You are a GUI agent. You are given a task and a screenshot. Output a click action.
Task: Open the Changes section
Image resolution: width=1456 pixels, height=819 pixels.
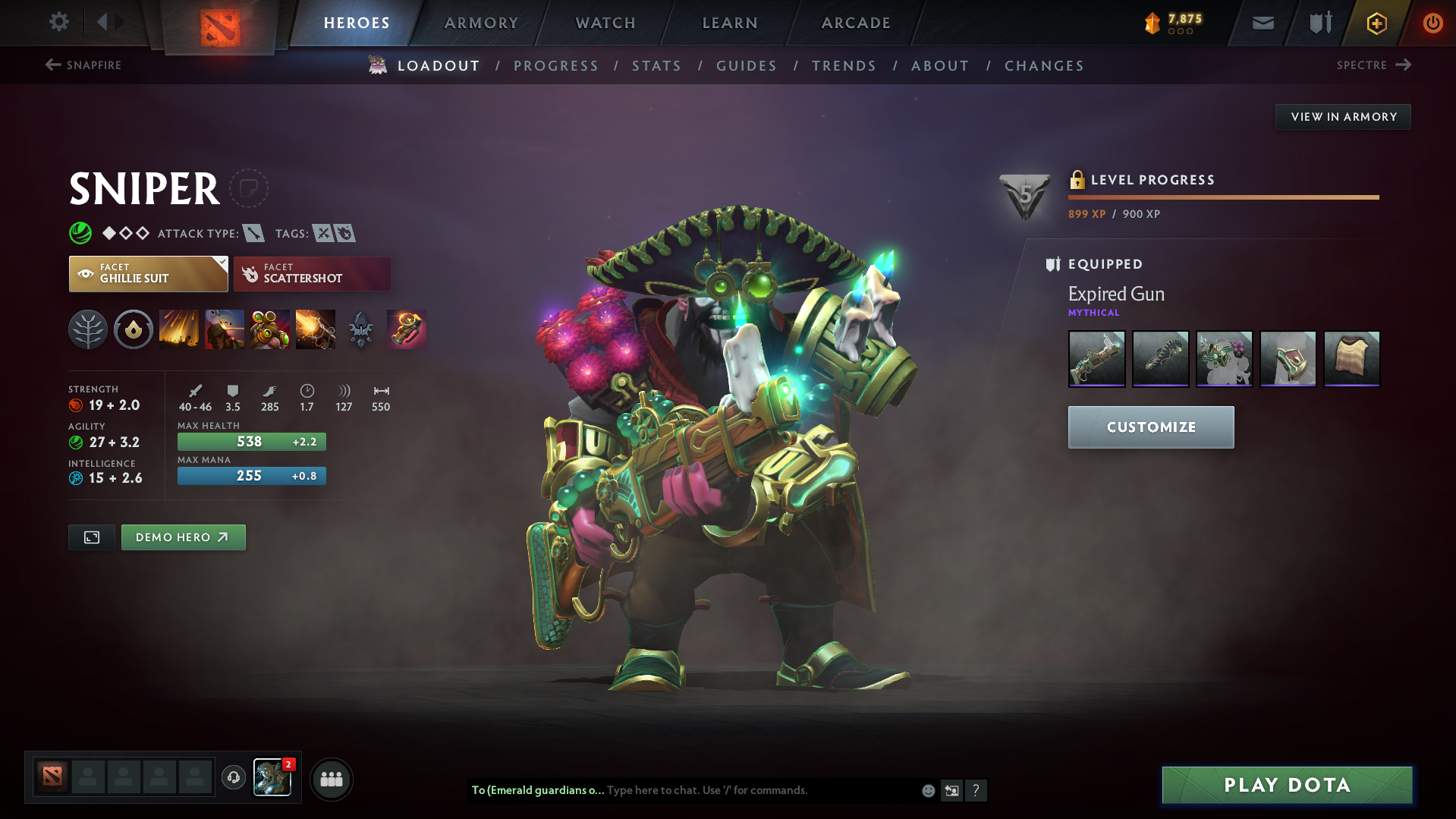(1044, 66)
